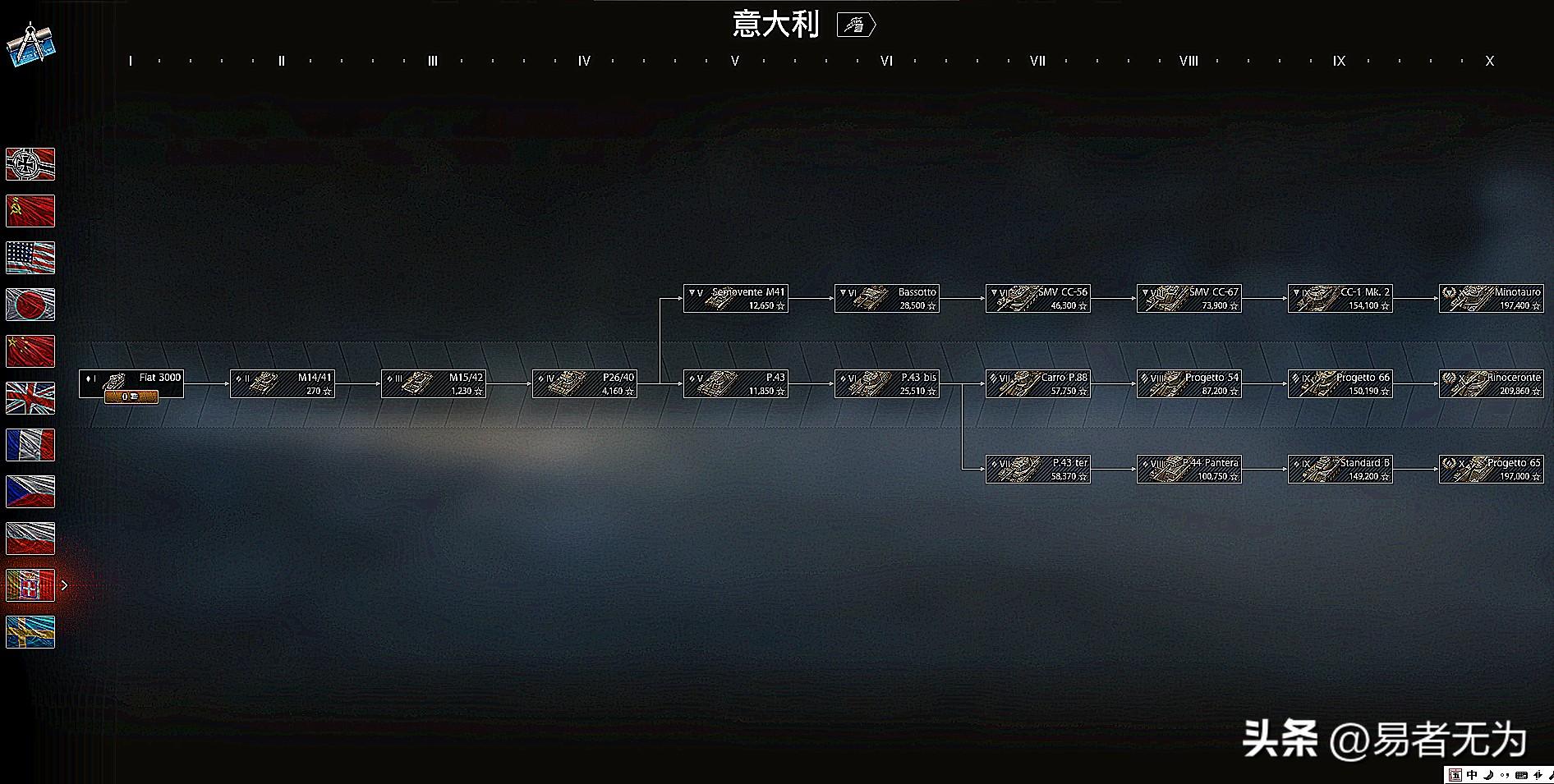Select the Fiat 3000 tier I tank
This screenshot has height=784, width=1554.
click(131, 383)
